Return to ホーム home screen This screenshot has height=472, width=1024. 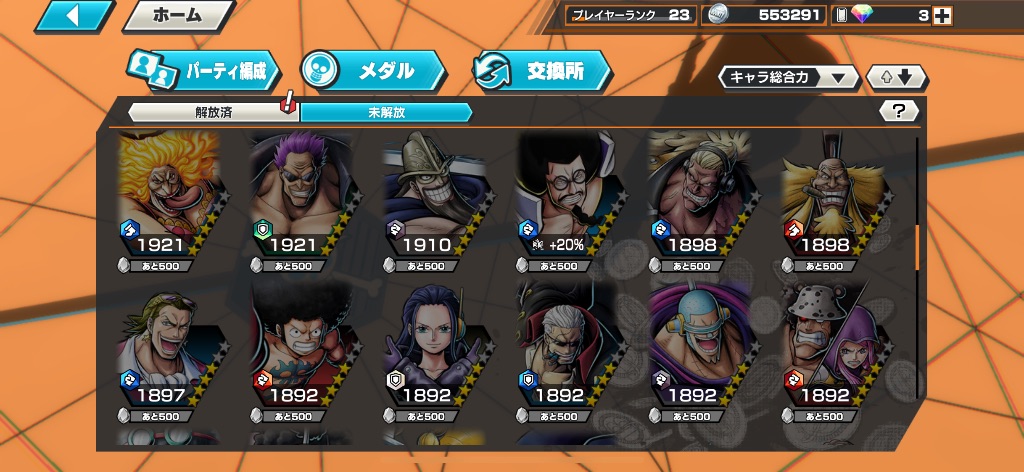(x=178, y=15)
